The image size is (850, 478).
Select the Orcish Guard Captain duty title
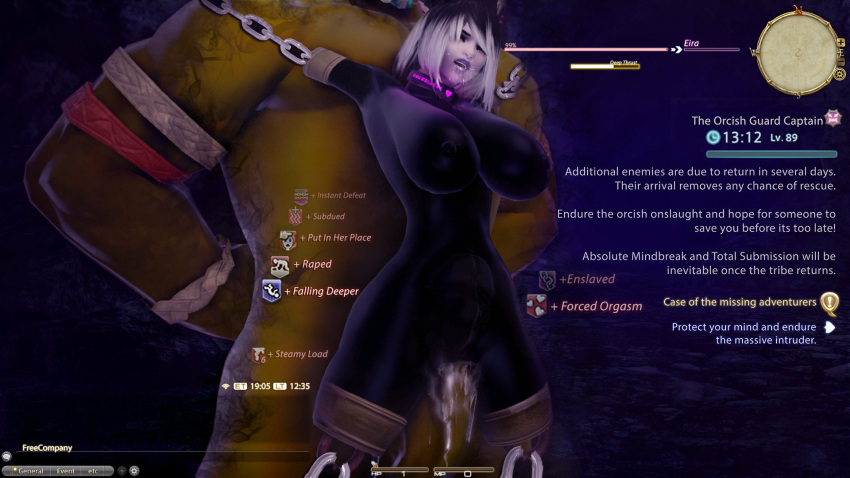[757, 120]
